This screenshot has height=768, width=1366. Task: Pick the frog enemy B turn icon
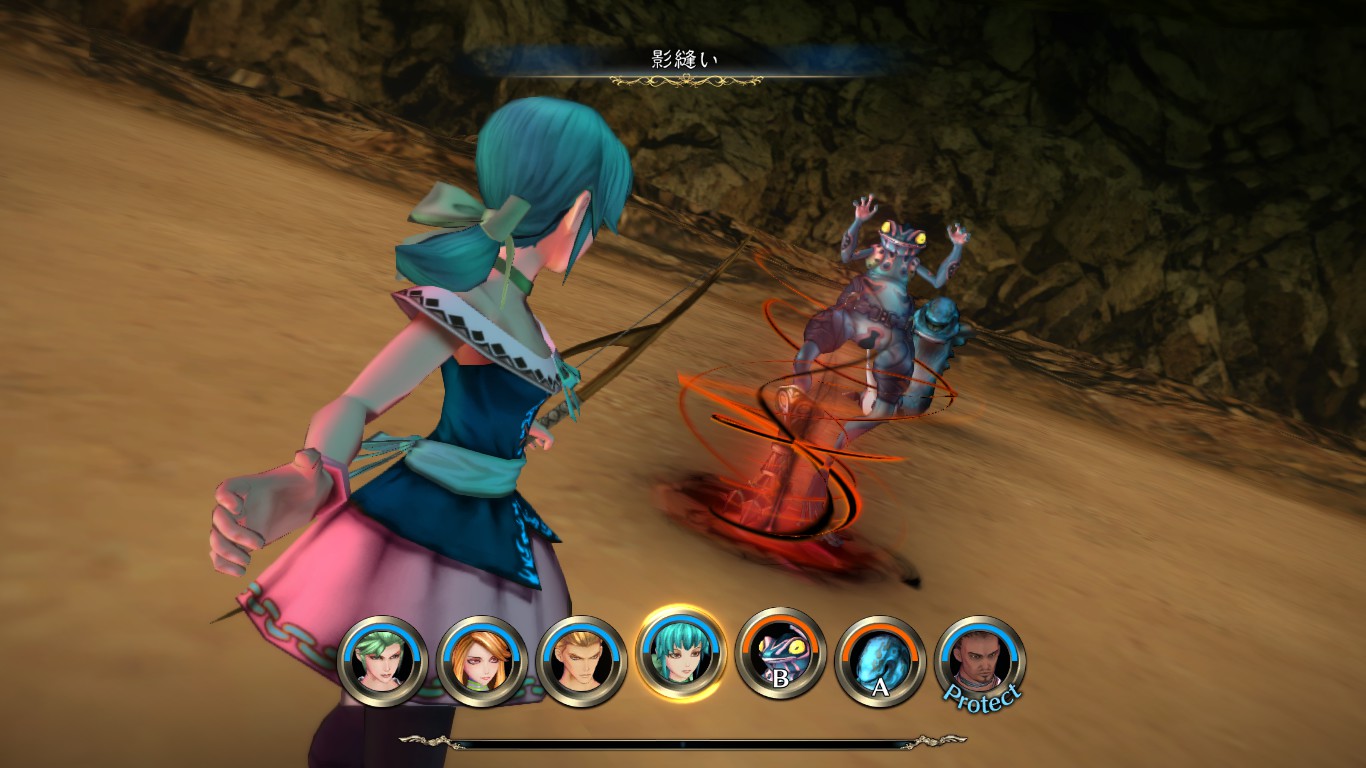[x=780, y=656]
